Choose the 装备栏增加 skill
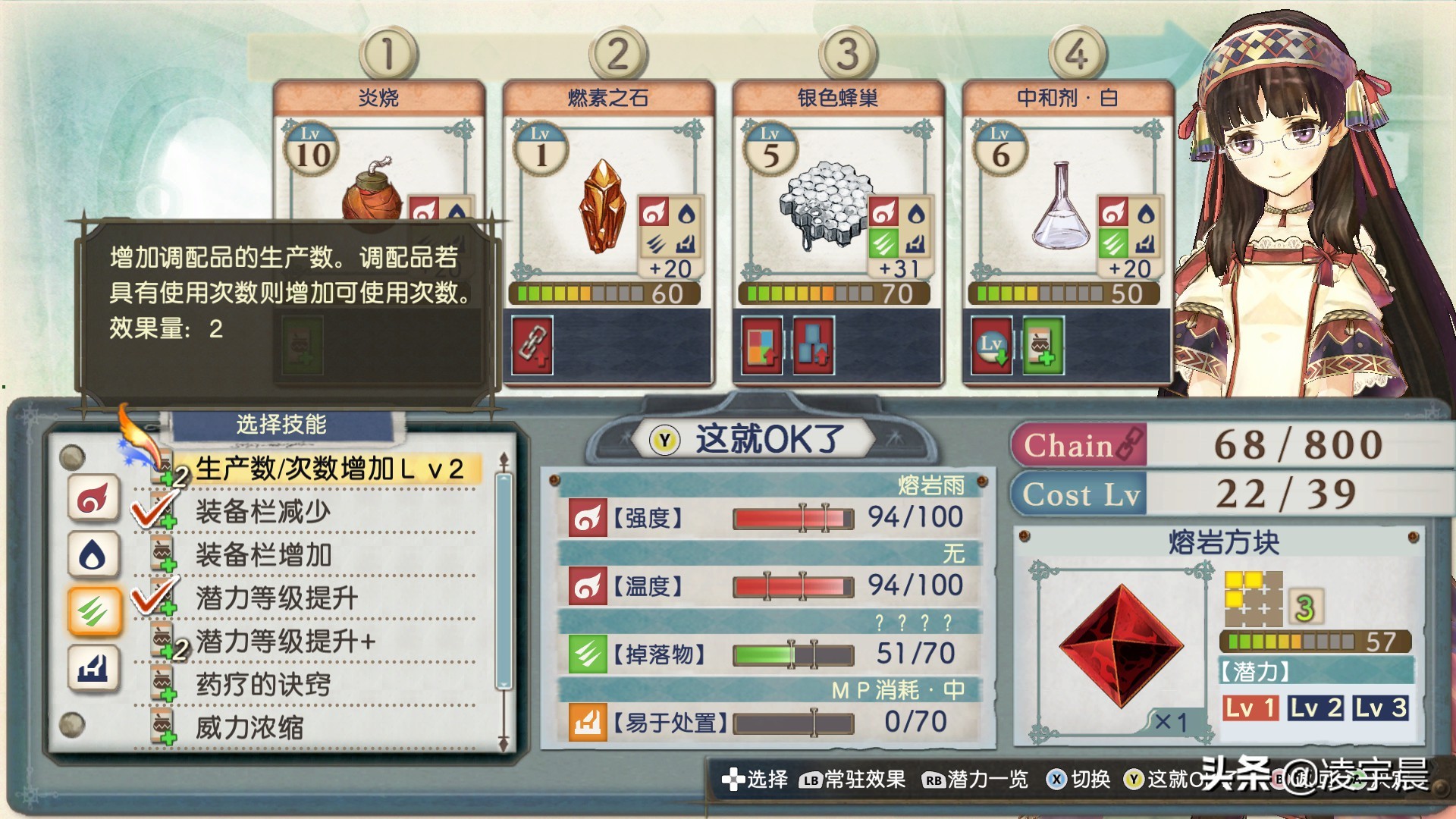The width and height of the screenshot is (1456, 819). coord(262,555)
